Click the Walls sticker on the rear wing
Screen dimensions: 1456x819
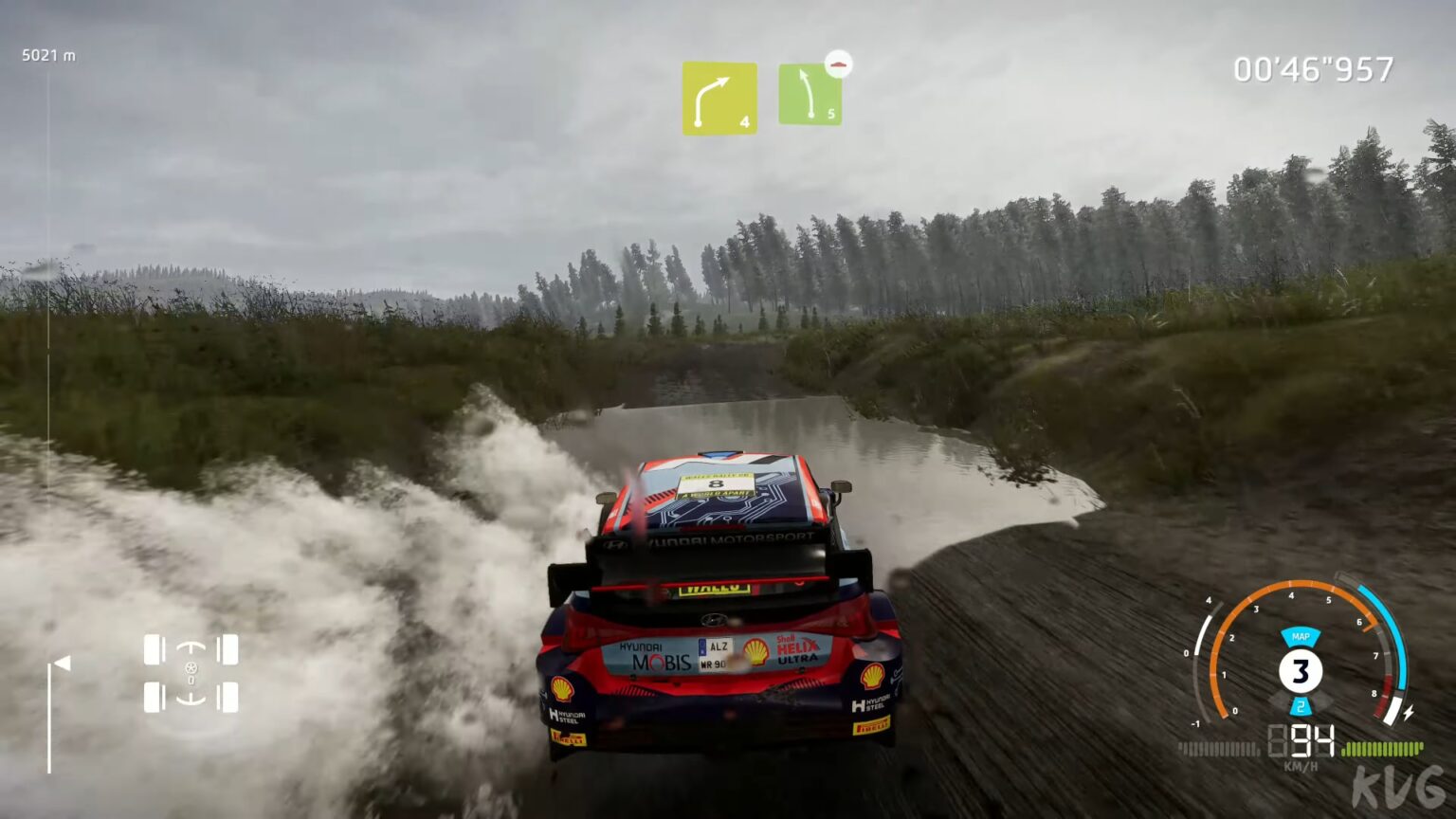pos(715,588)
